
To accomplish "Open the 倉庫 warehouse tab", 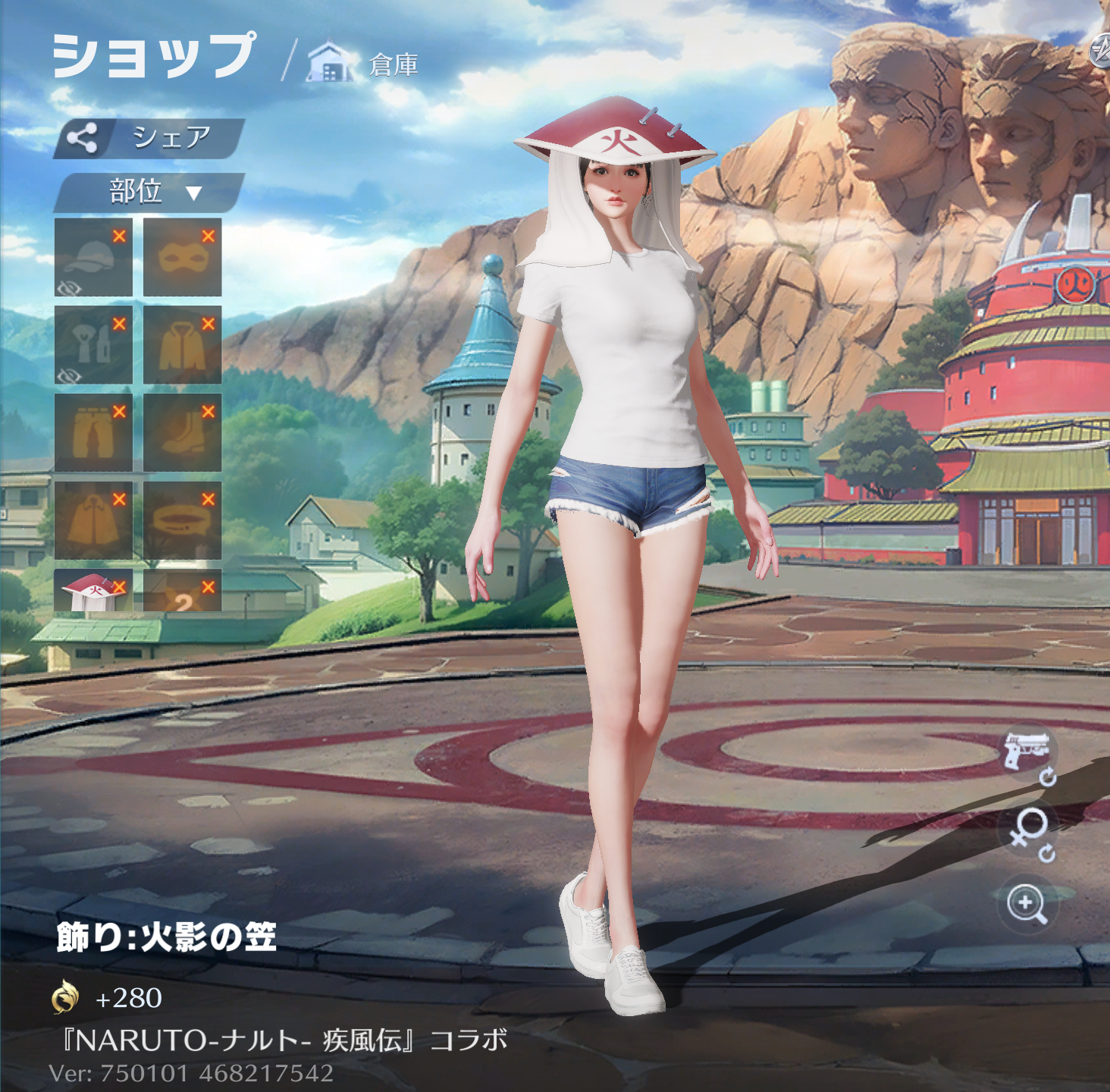I will click(x=364, y=64).
